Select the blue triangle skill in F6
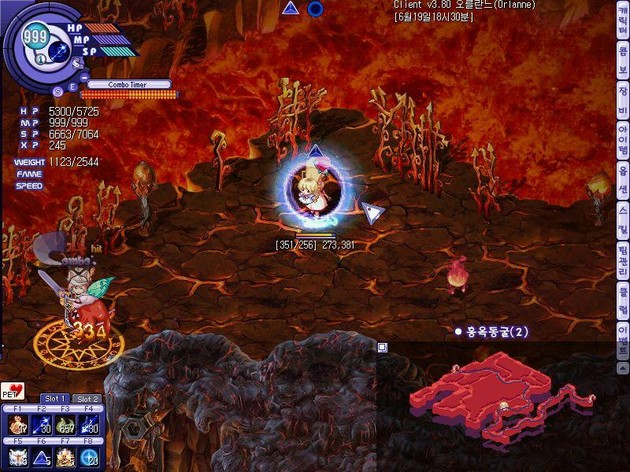 pos(42,457)
